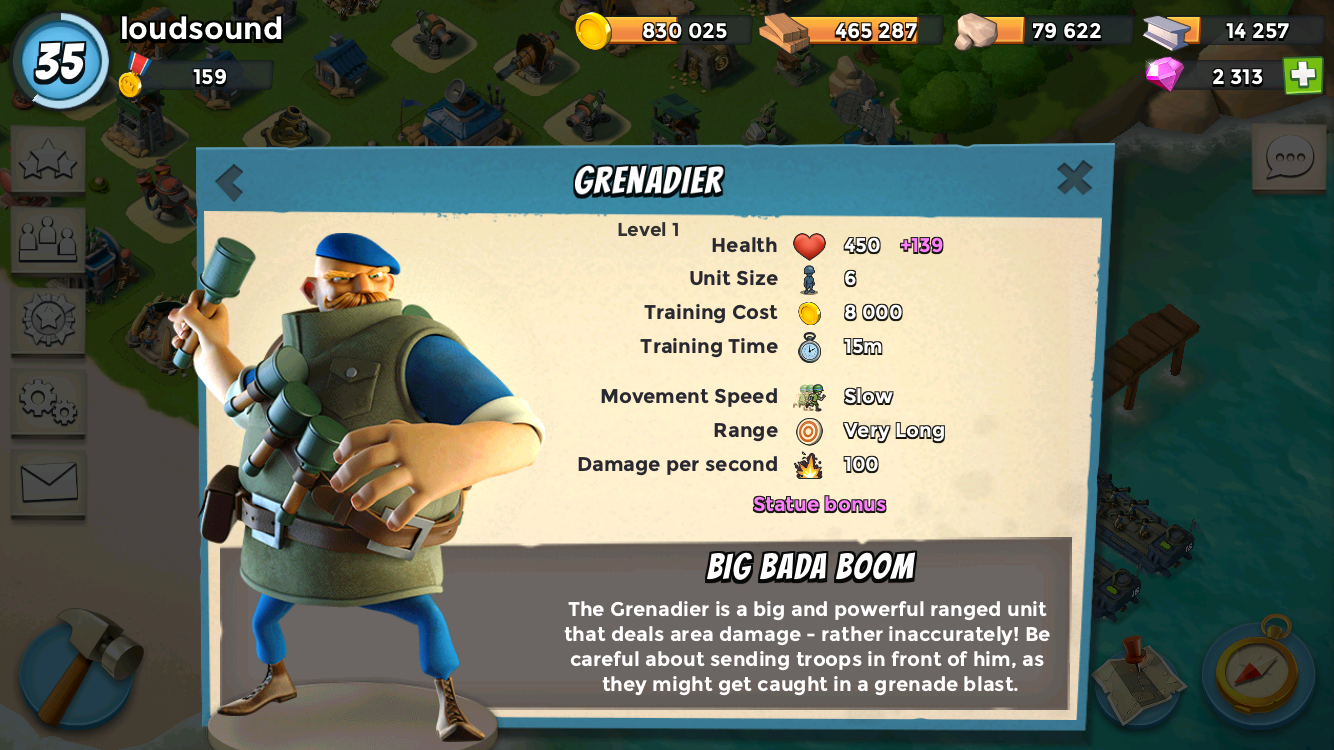Open the friends panel icon
This screenshot has width=1334, height=750.
point(47,240)
